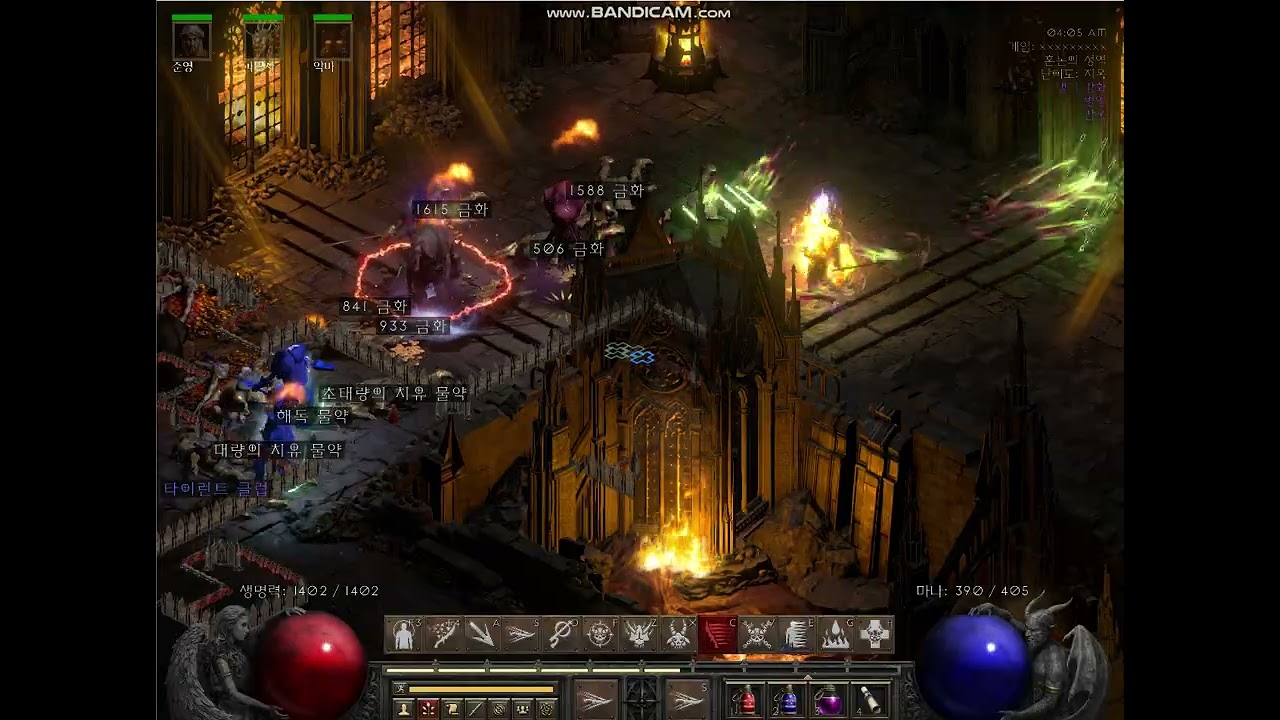Select the flame and droplet skill bound to G
The width and height of the screenshot is (1280, 720).
point(836,634)
